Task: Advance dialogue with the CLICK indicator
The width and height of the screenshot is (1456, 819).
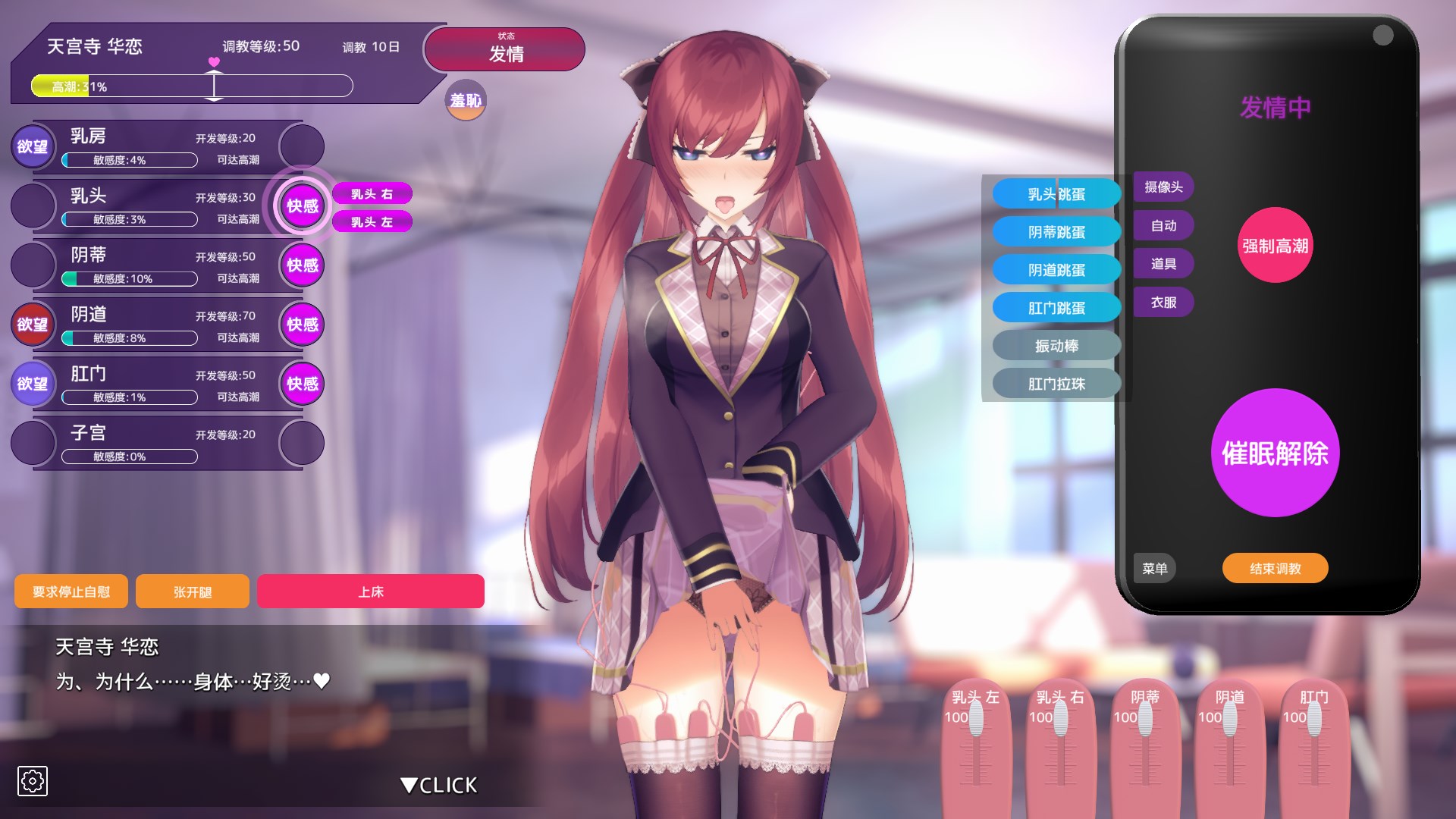Action: point(439,785)
